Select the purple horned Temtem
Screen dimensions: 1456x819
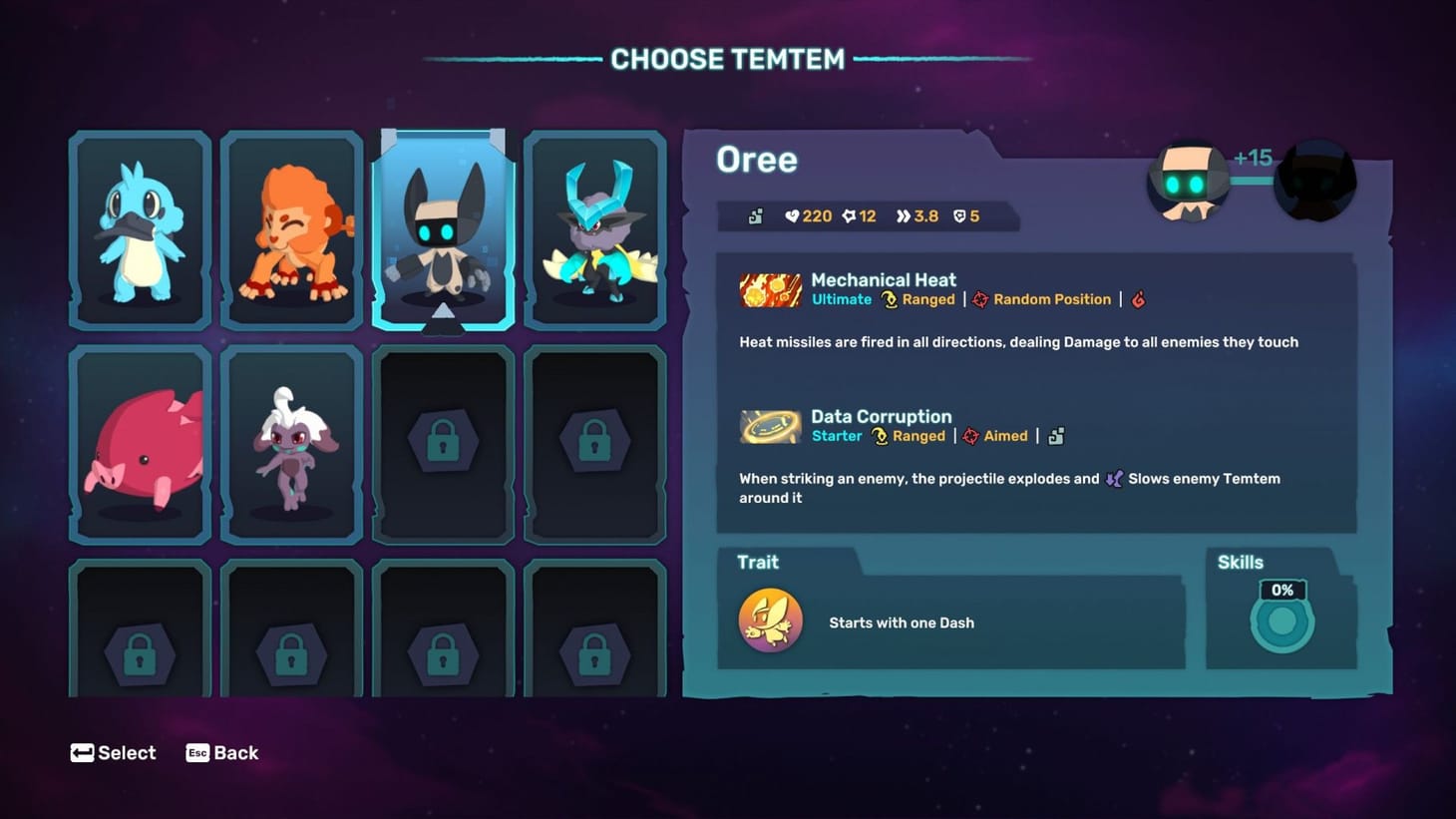[594, 227]
